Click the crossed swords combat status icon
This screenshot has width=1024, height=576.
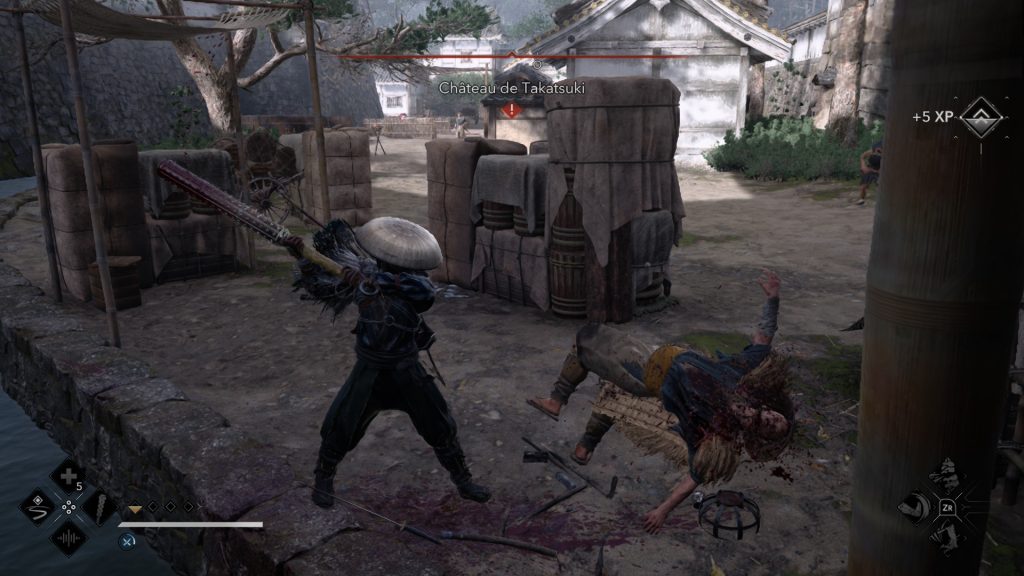point(128,541)
